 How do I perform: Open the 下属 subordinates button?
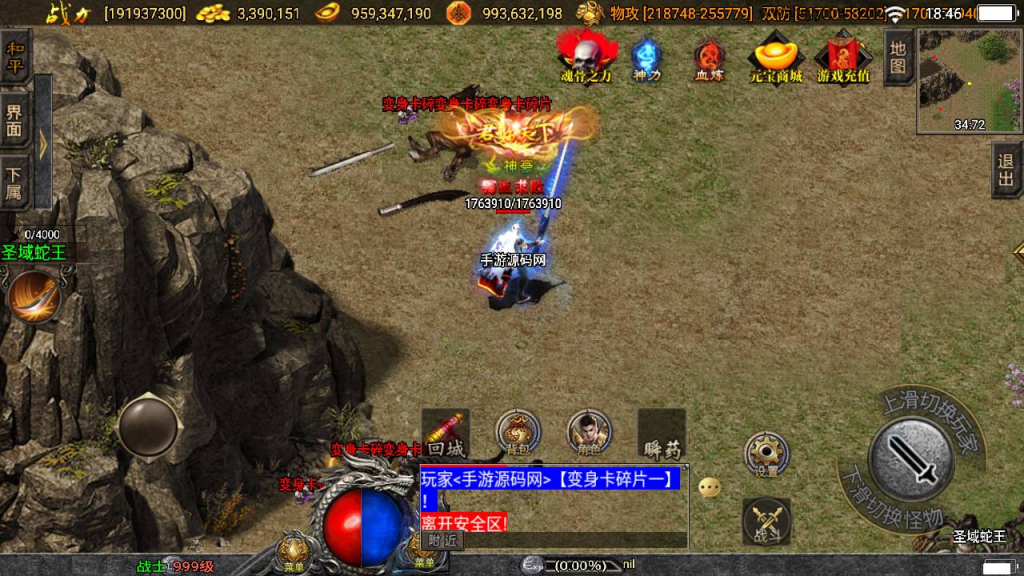click(x=14, y=183)
